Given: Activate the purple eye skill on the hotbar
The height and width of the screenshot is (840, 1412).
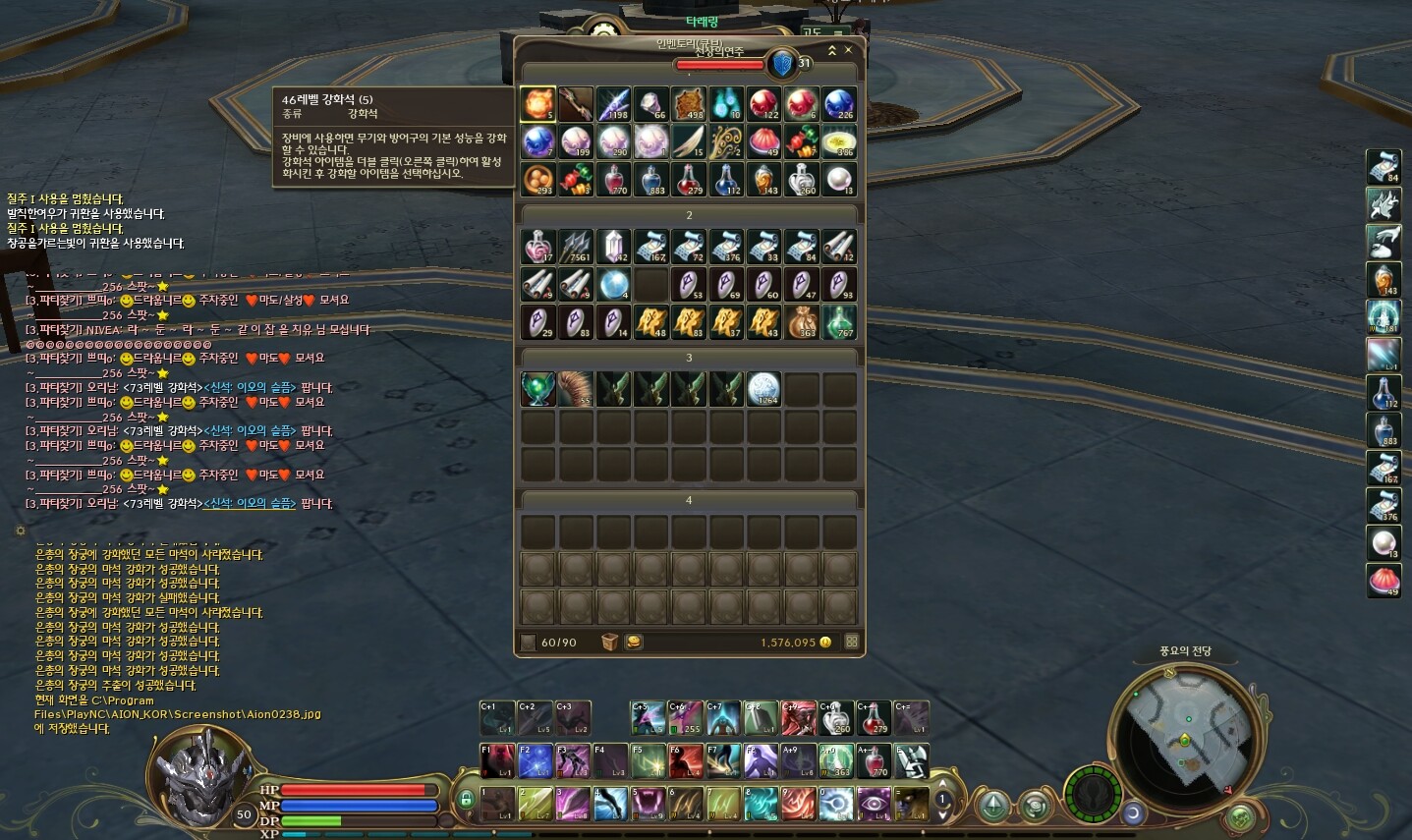Looking at the screenshot, I should point(874,804).
